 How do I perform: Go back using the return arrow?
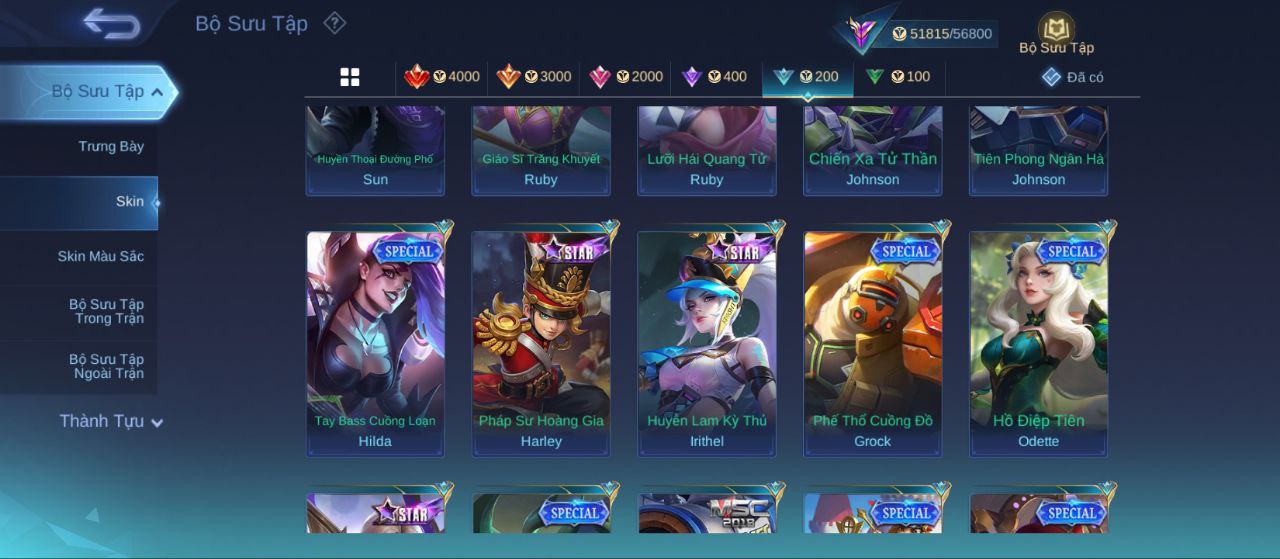(111, 23)
